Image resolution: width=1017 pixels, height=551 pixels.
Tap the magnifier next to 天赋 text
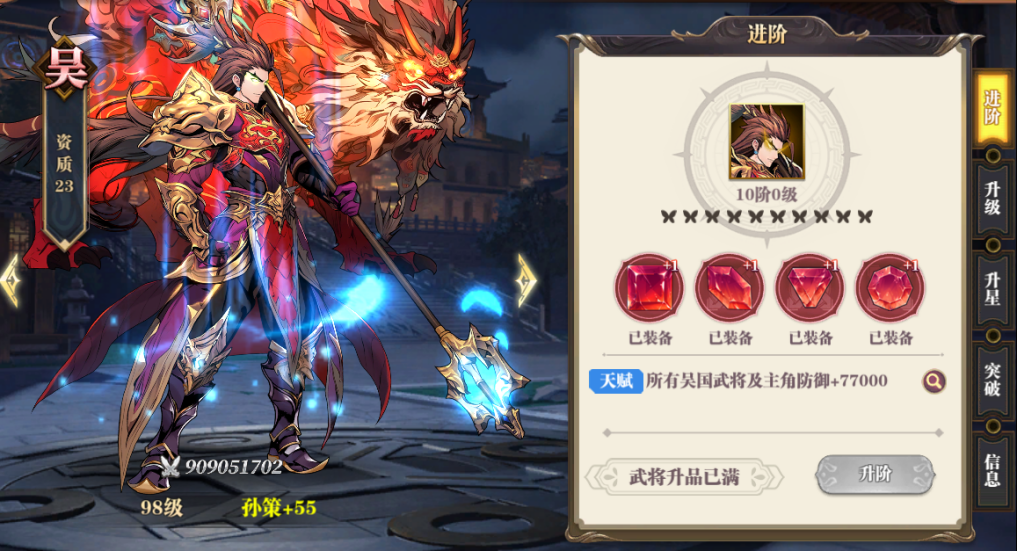[x=933, y=381]
